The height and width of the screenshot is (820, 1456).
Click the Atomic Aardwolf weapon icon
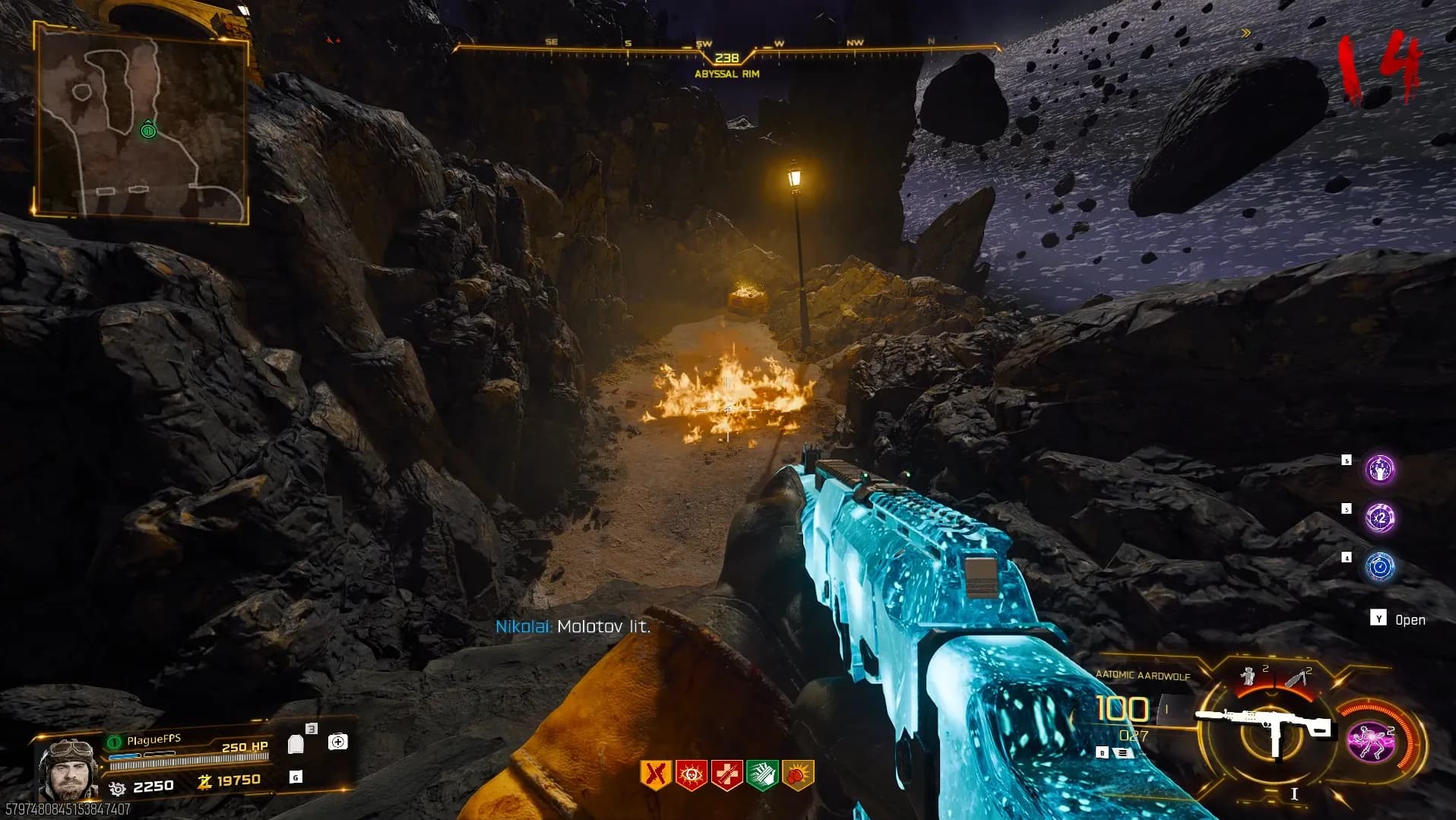click(x=1265, y=727)
